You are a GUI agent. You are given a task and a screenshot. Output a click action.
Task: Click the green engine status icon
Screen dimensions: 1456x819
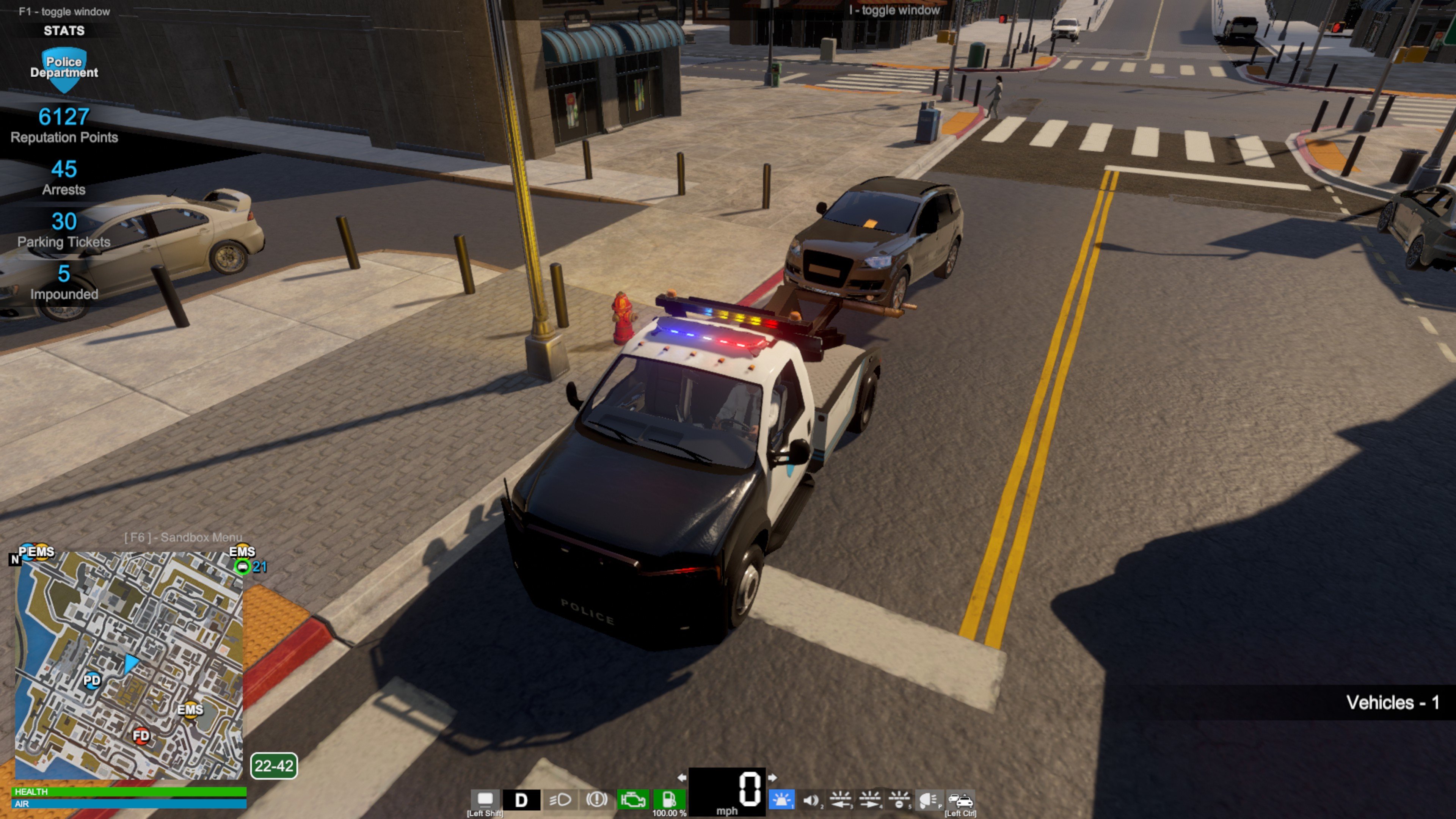[632, 800]
